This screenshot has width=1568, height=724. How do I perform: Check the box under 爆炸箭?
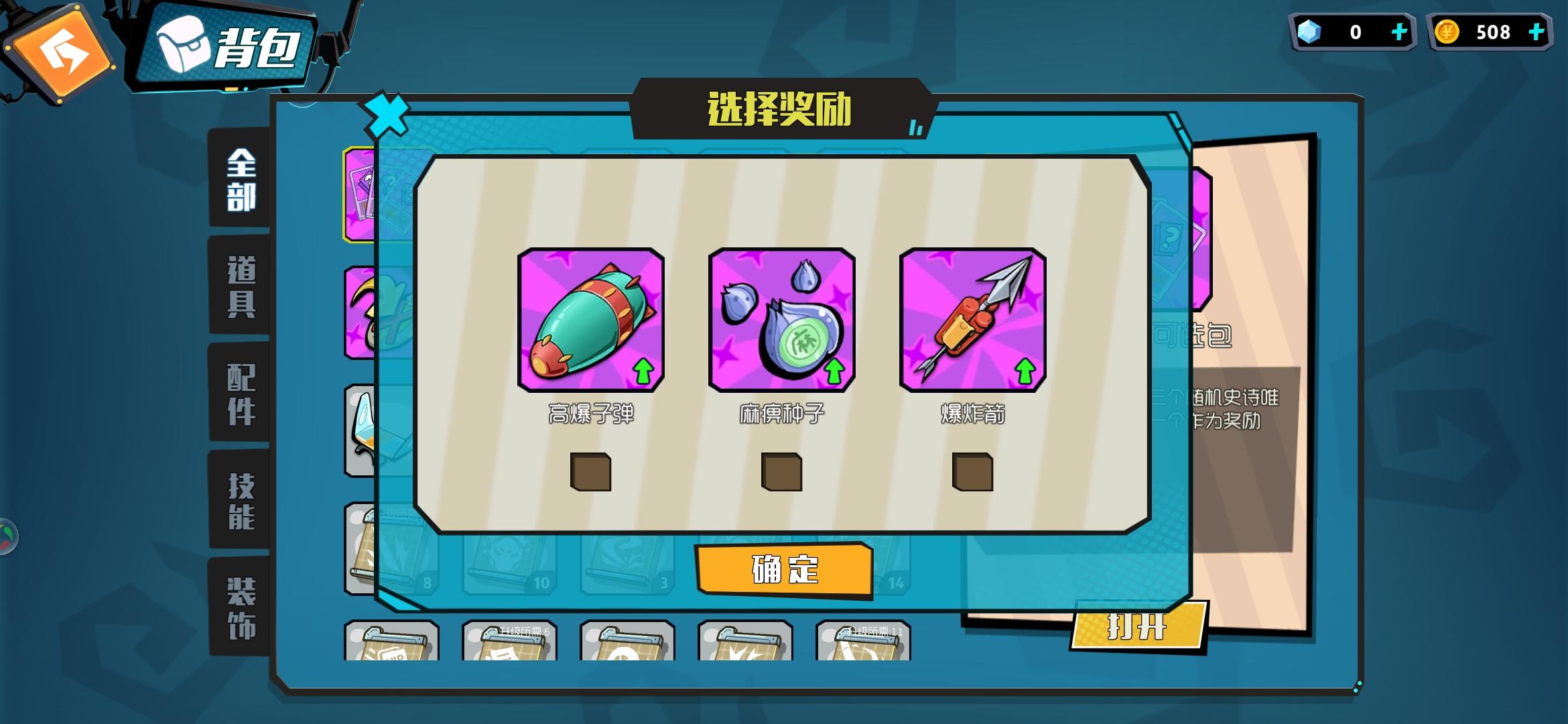[x=973, y=474]
